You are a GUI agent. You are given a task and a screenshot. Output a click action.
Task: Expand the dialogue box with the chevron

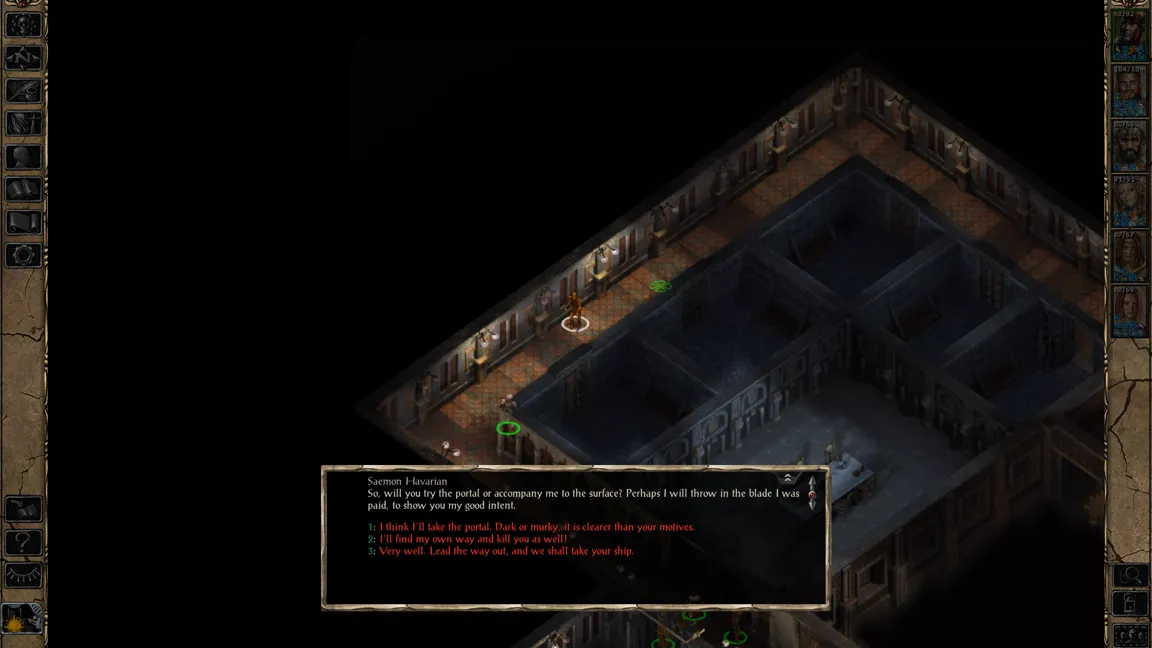pyautogui.click(x=788, y=479)
